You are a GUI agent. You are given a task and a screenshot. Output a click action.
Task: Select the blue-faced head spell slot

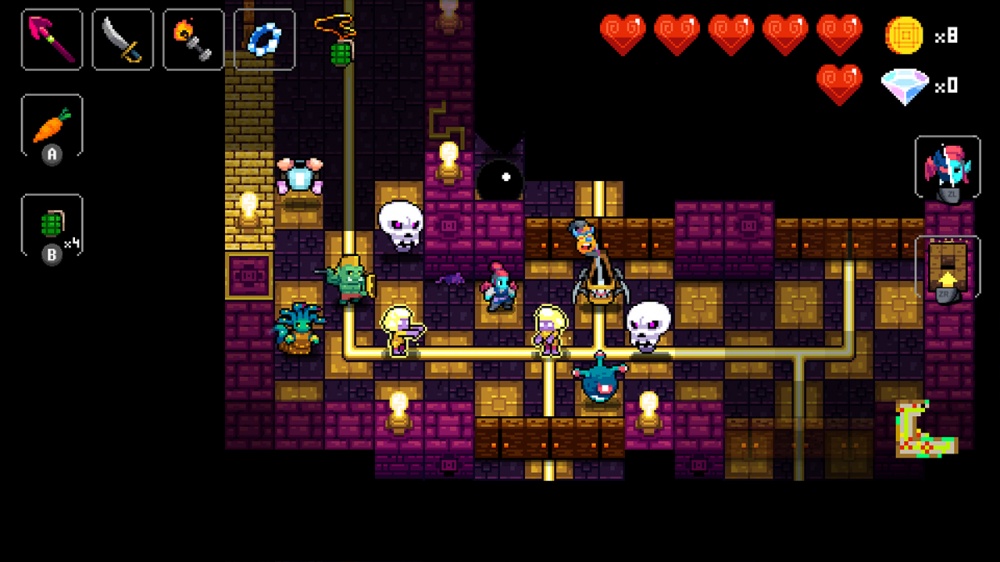947,167
